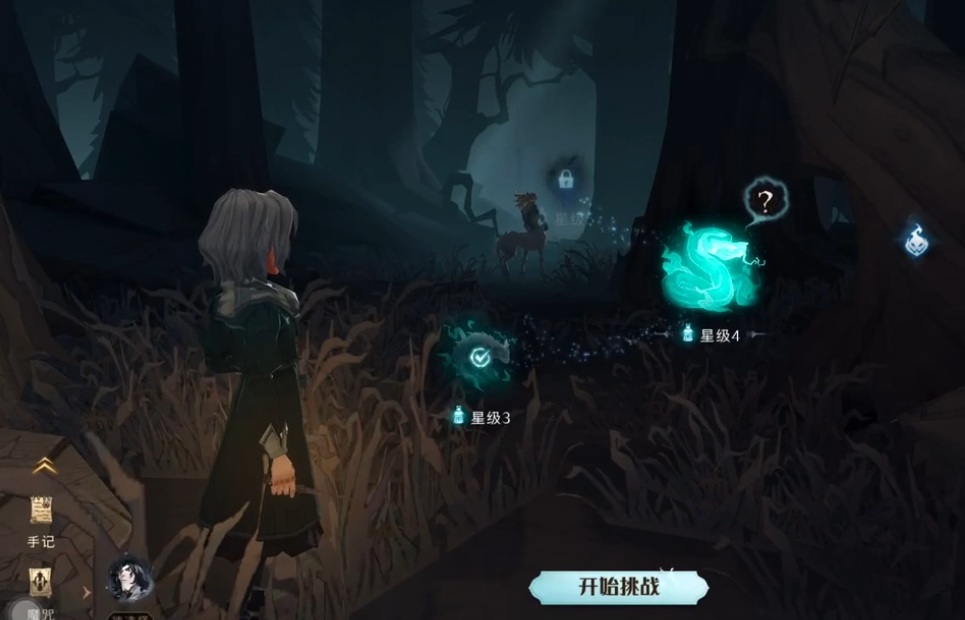Viewport: 965px width, 620px height.
Task: Expand the double chevron side menu
Action: [42, 465]
